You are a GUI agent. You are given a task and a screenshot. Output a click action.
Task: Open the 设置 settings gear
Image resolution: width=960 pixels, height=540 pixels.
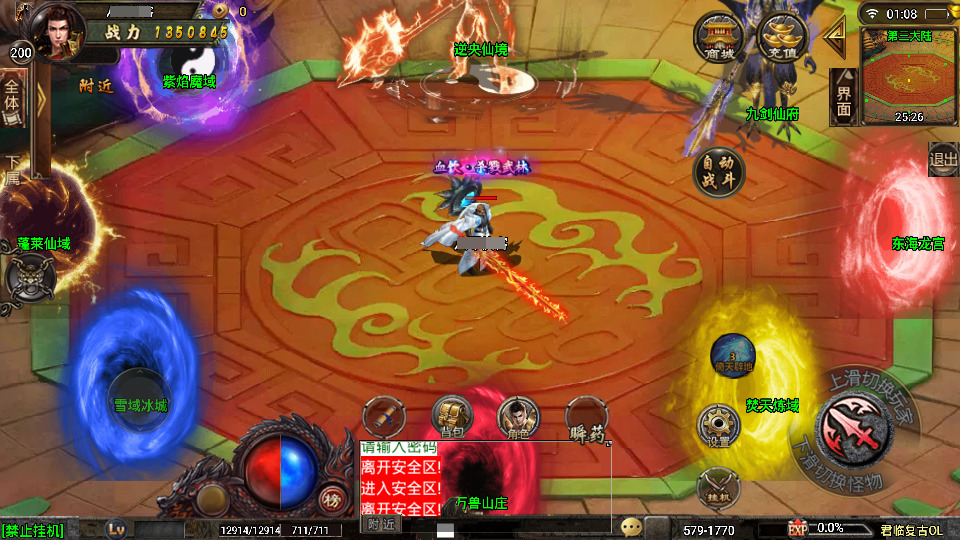pos(719,426)
